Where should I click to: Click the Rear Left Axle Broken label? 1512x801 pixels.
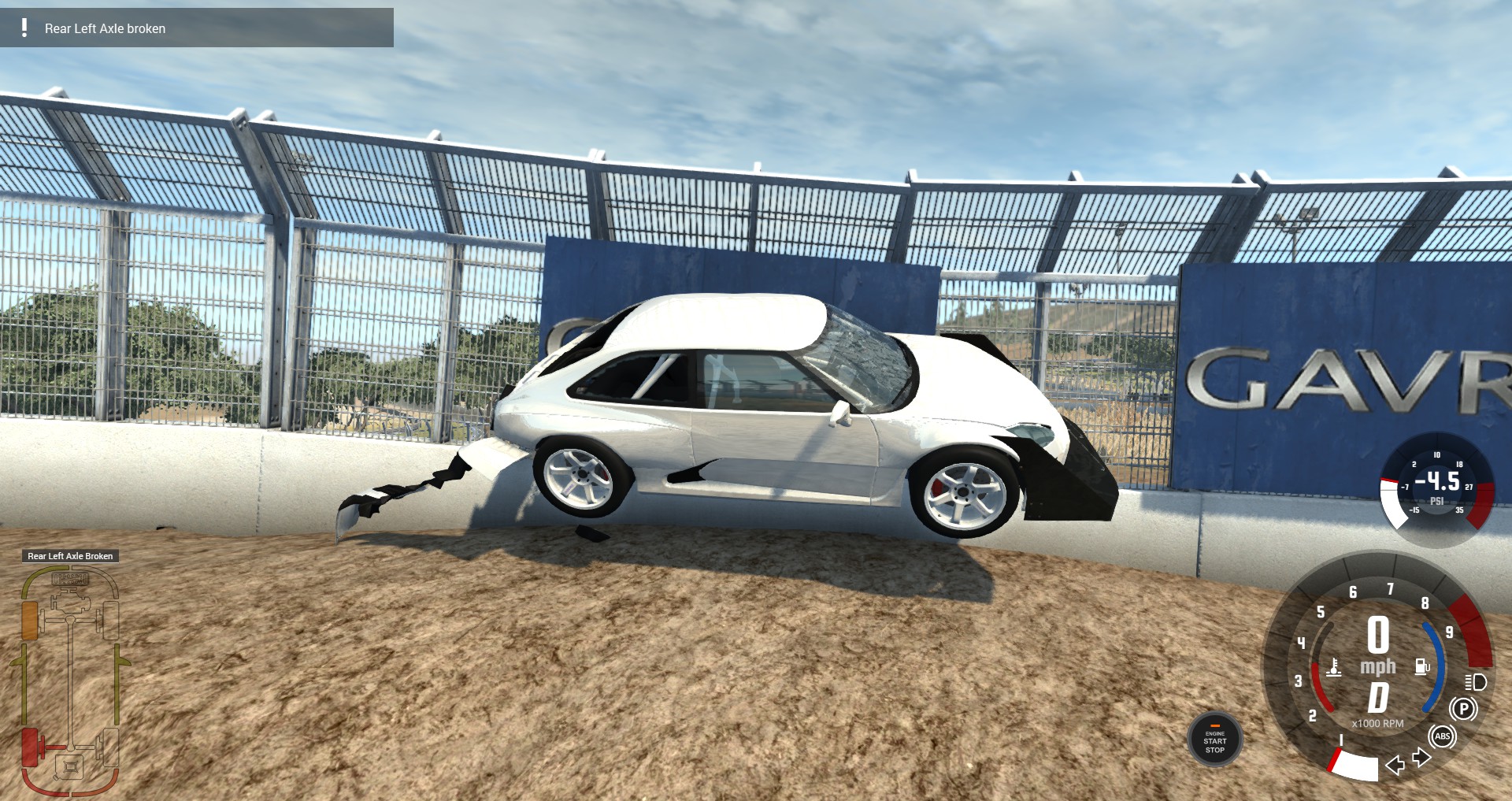pos(71,556)
